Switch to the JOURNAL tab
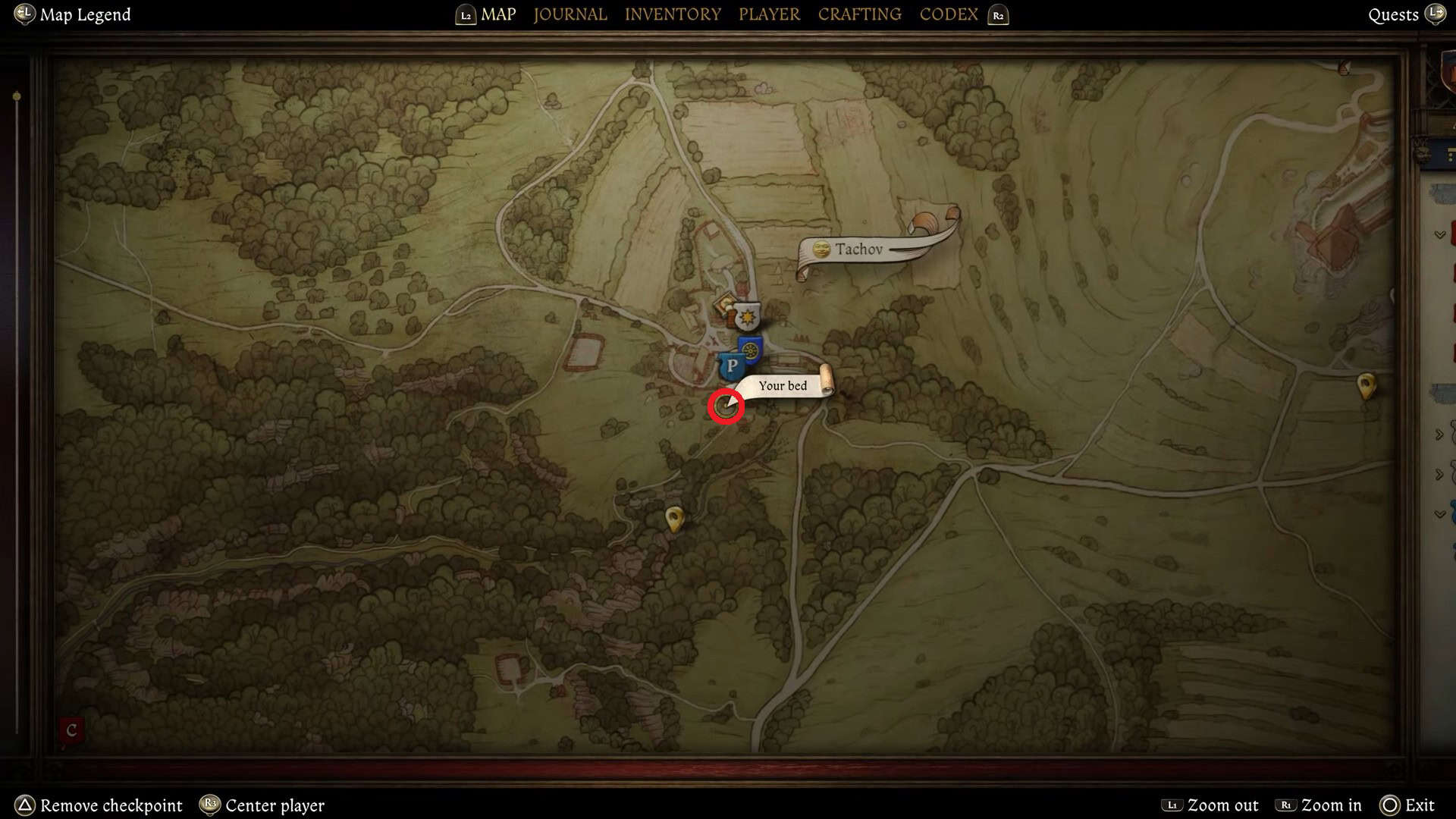The image size is (1456, 819). pyautogui.click(x=570, y=14)
